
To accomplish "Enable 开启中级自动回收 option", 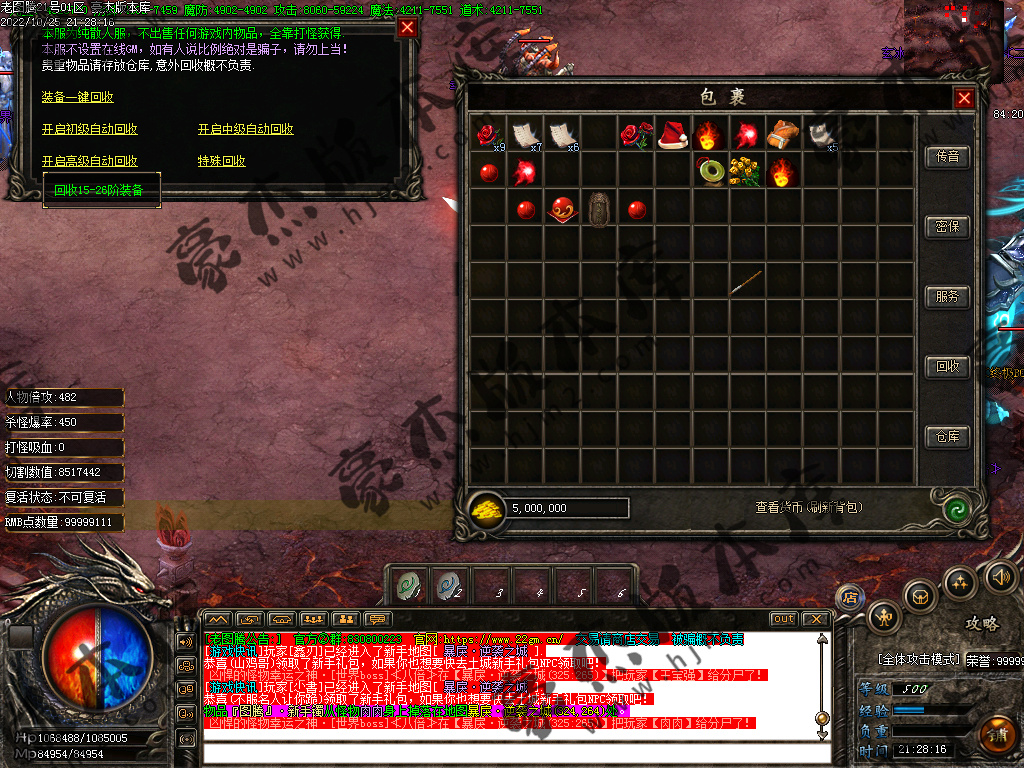I will pyautogui.click(x=245, y=129).
